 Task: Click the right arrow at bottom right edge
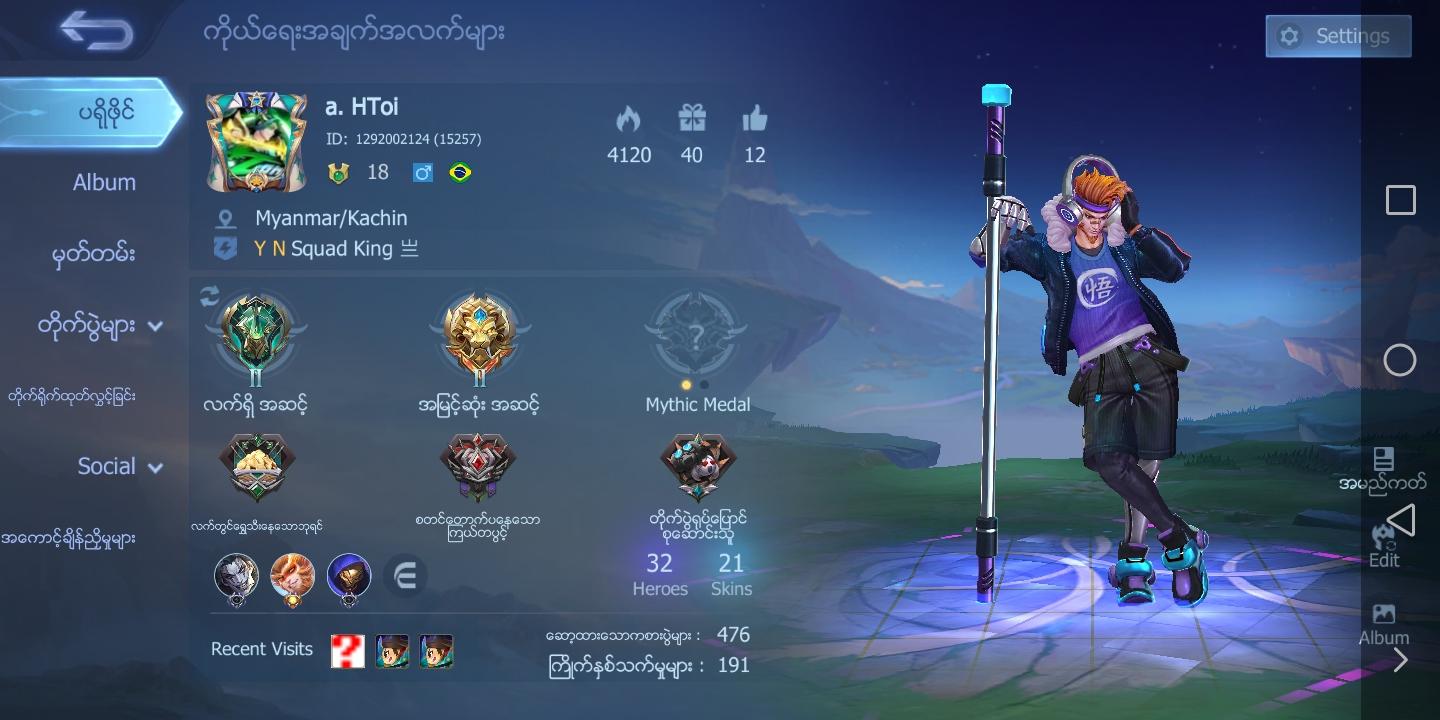(x=1399, y=660)
